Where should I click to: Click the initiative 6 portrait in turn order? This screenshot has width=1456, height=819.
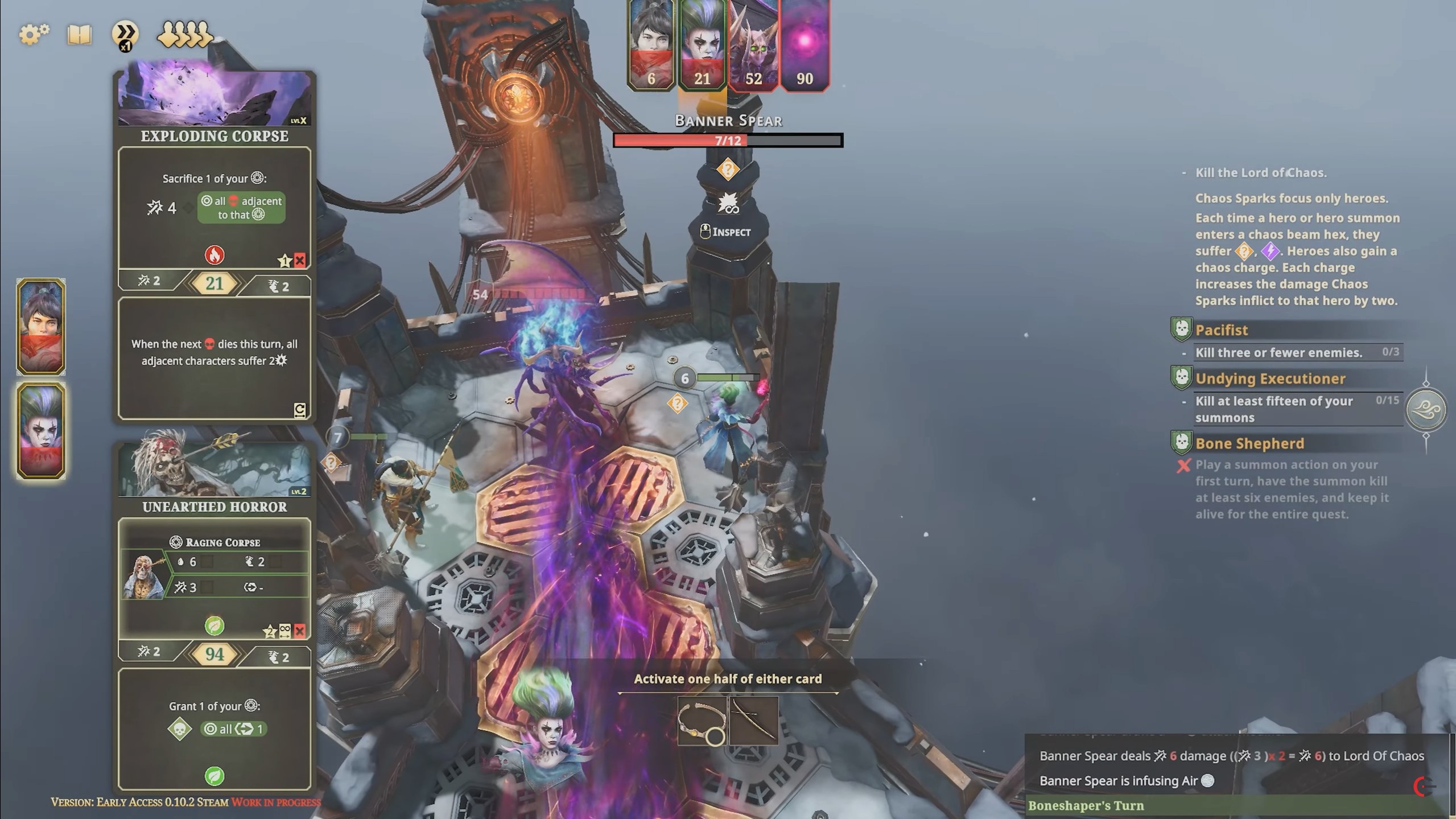click(651, 44)
